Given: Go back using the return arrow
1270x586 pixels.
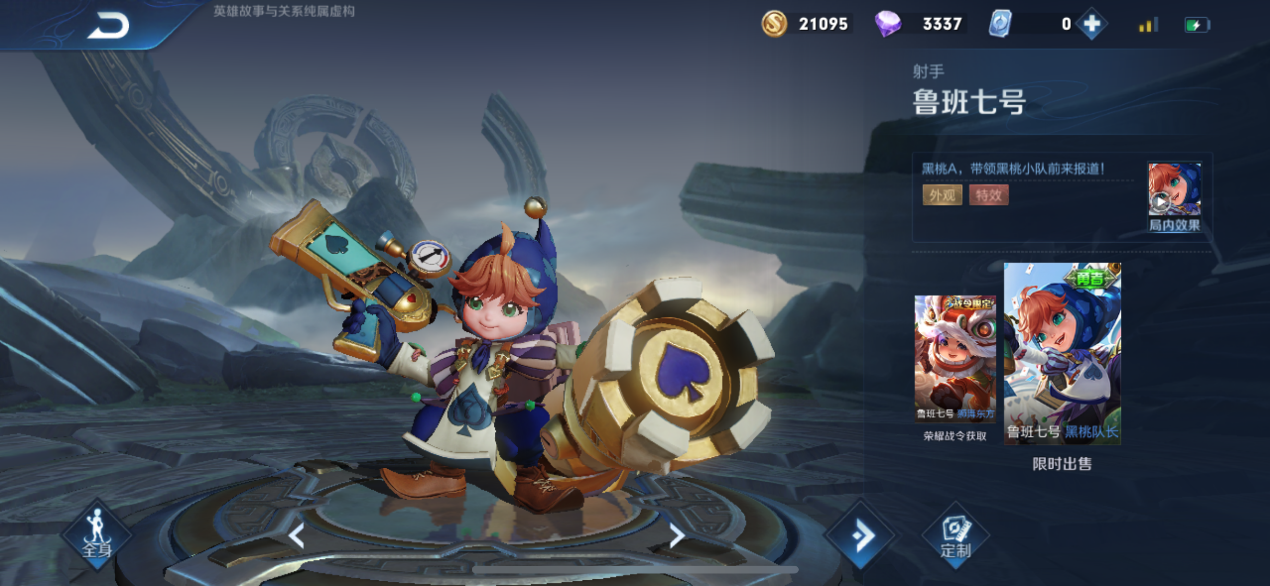Looking at the screenshot, I should coord(108,27).
